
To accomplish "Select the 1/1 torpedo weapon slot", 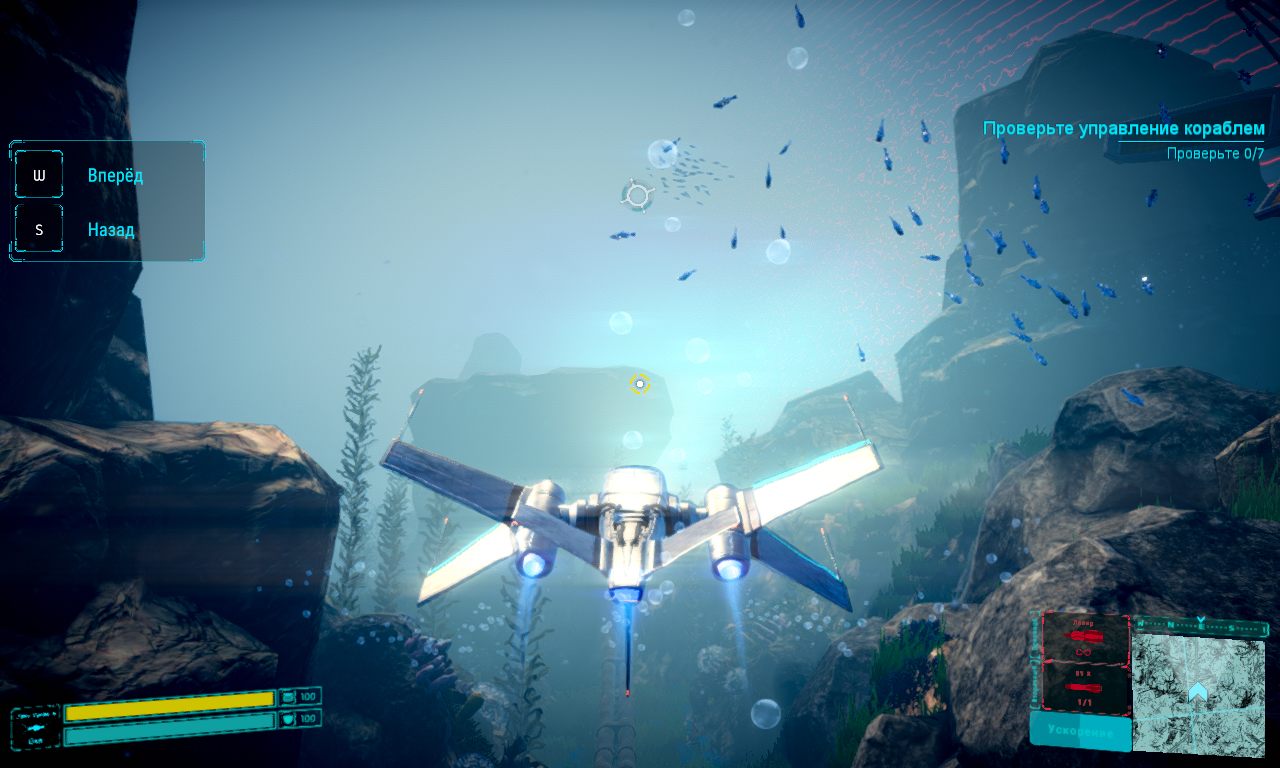I will pos(1084,690).
